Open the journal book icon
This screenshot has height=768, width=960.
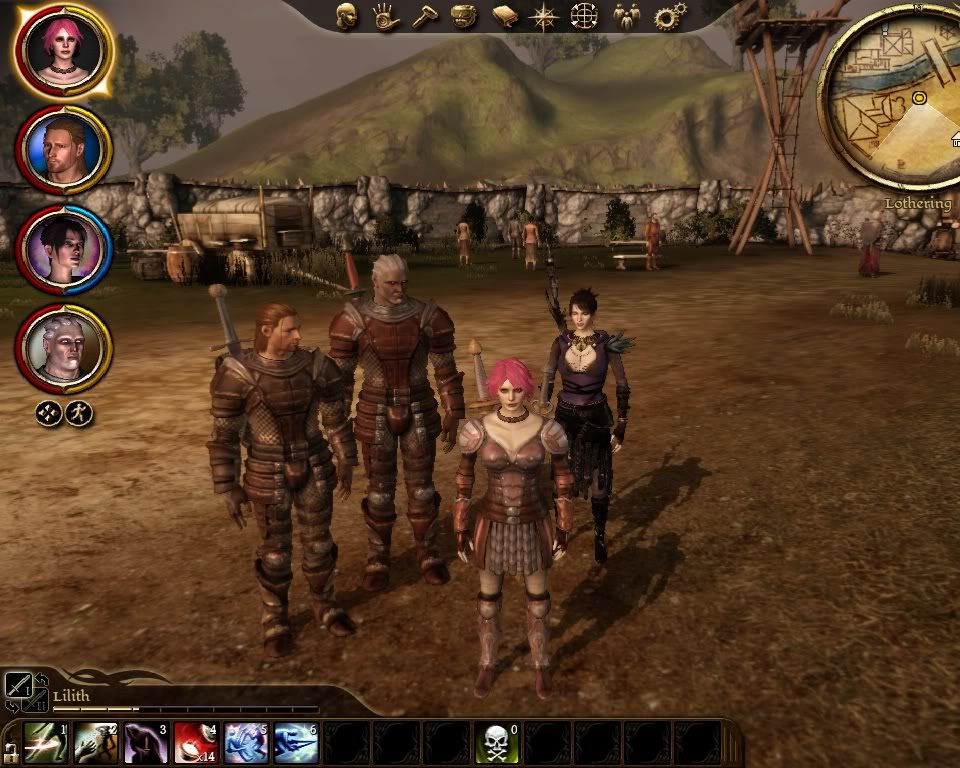point(504,16)
